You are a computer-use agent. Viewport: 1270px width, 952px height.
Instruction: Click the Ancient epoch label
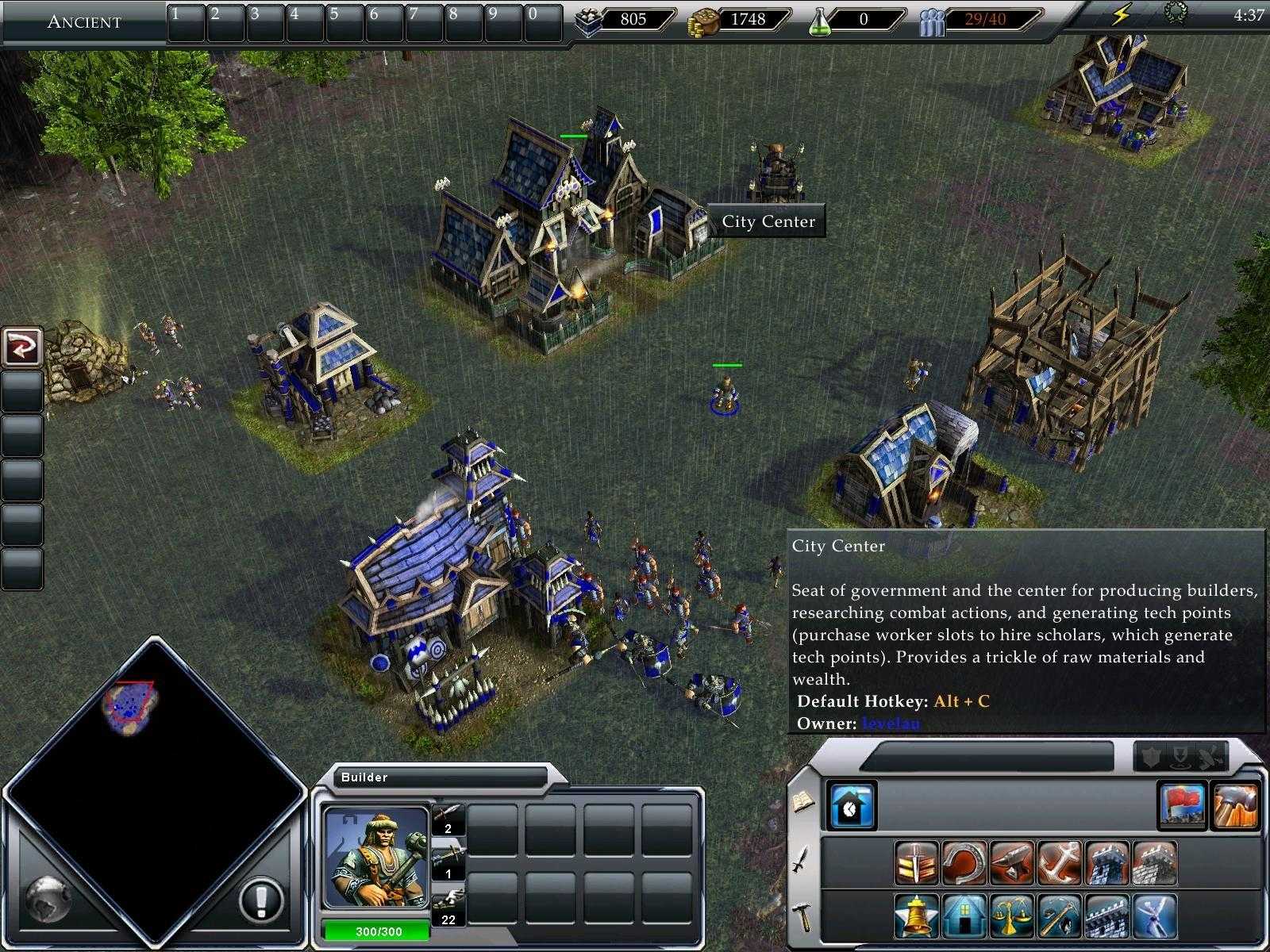[84, 21]
